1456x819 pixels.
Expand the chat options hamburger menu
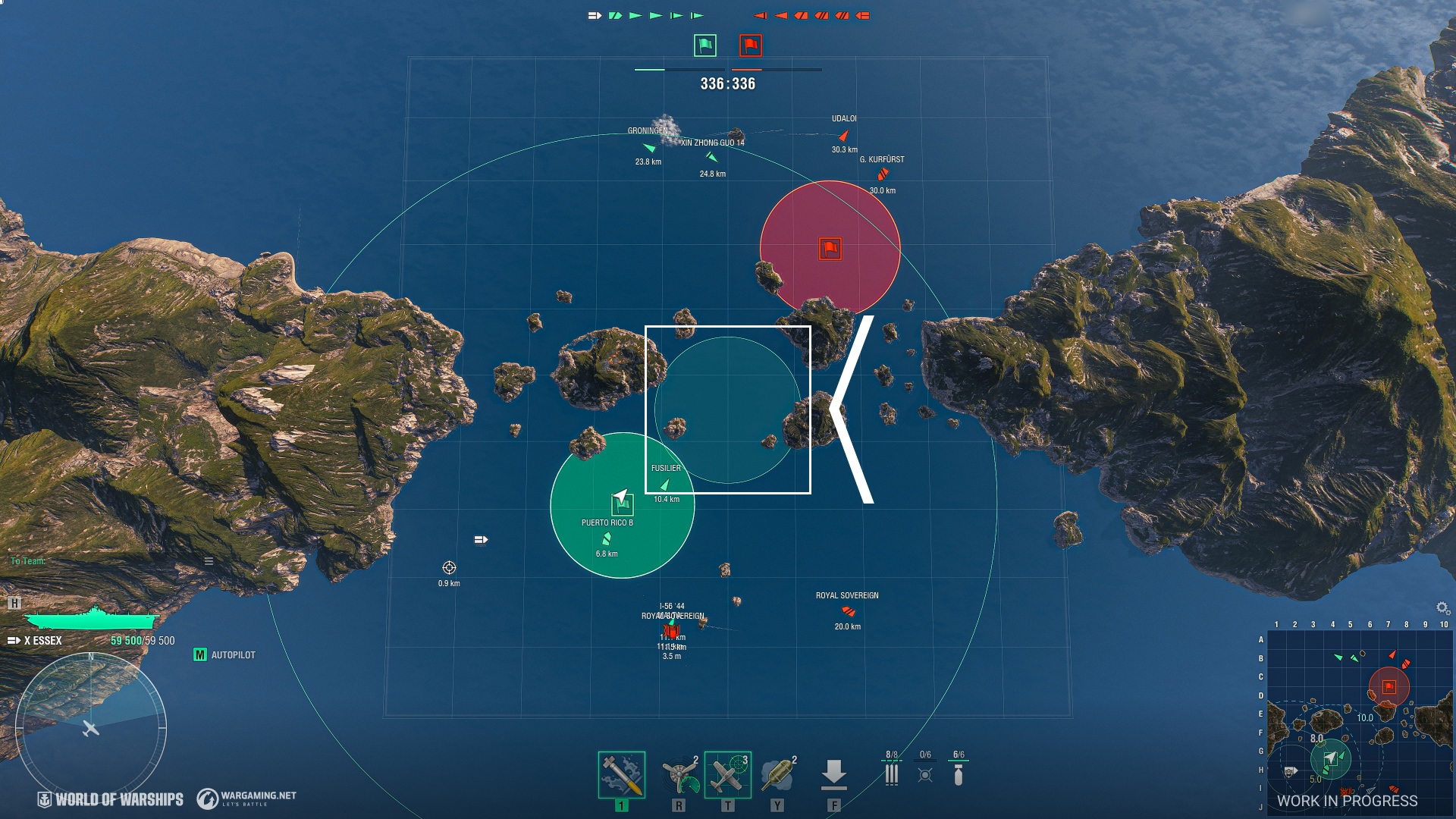point(208,562)
